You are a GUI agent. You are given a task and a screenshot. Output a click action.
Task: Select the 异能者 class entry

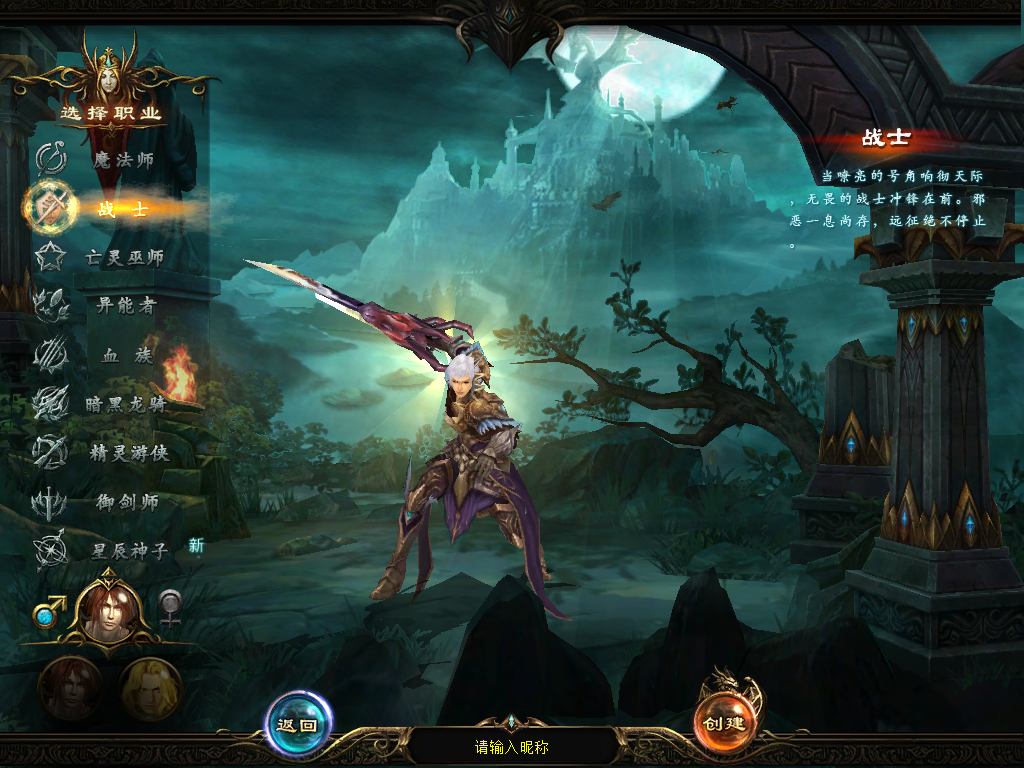coord(125,306)
